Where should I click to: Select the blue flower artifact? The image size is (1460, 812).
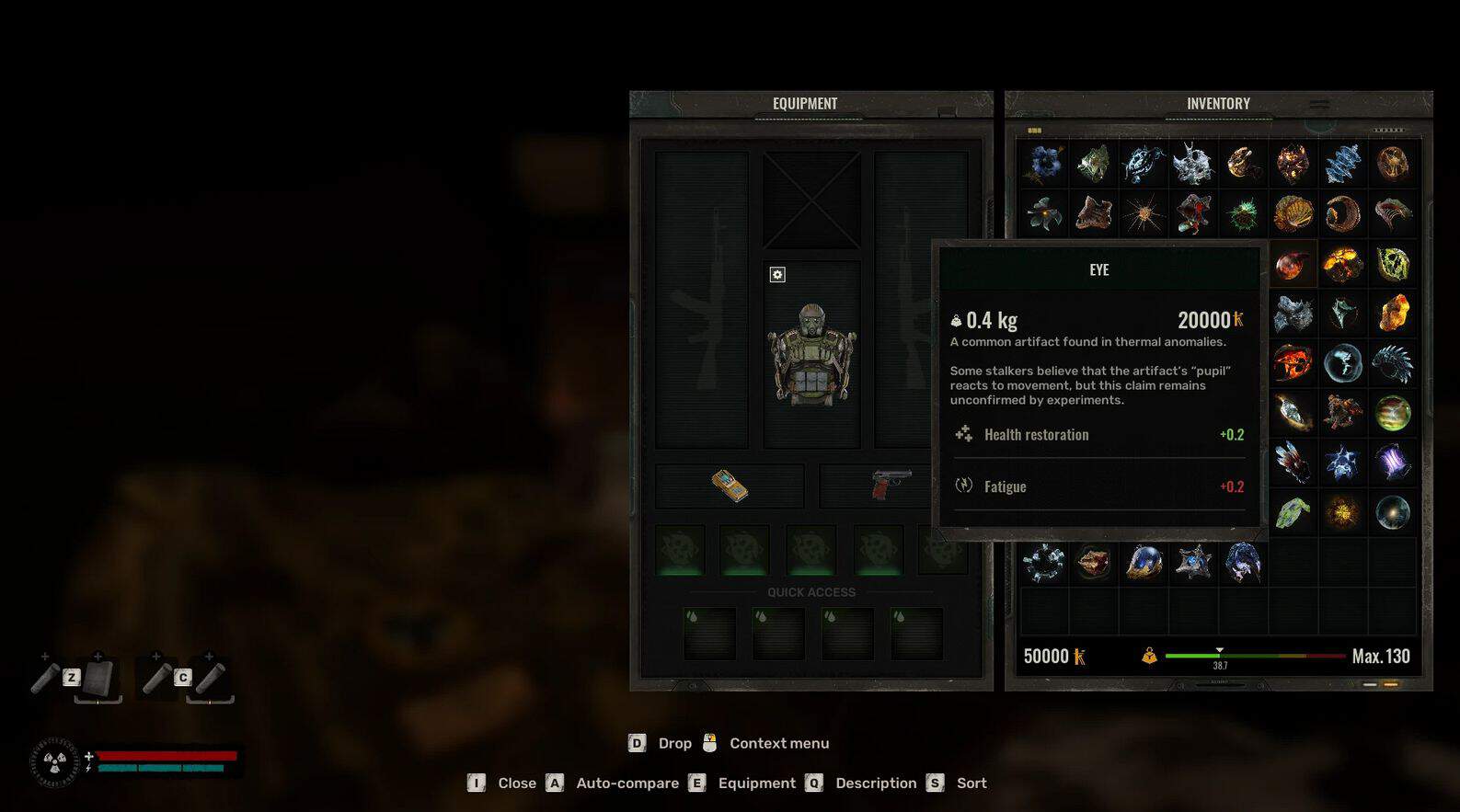coord(1044,164)
